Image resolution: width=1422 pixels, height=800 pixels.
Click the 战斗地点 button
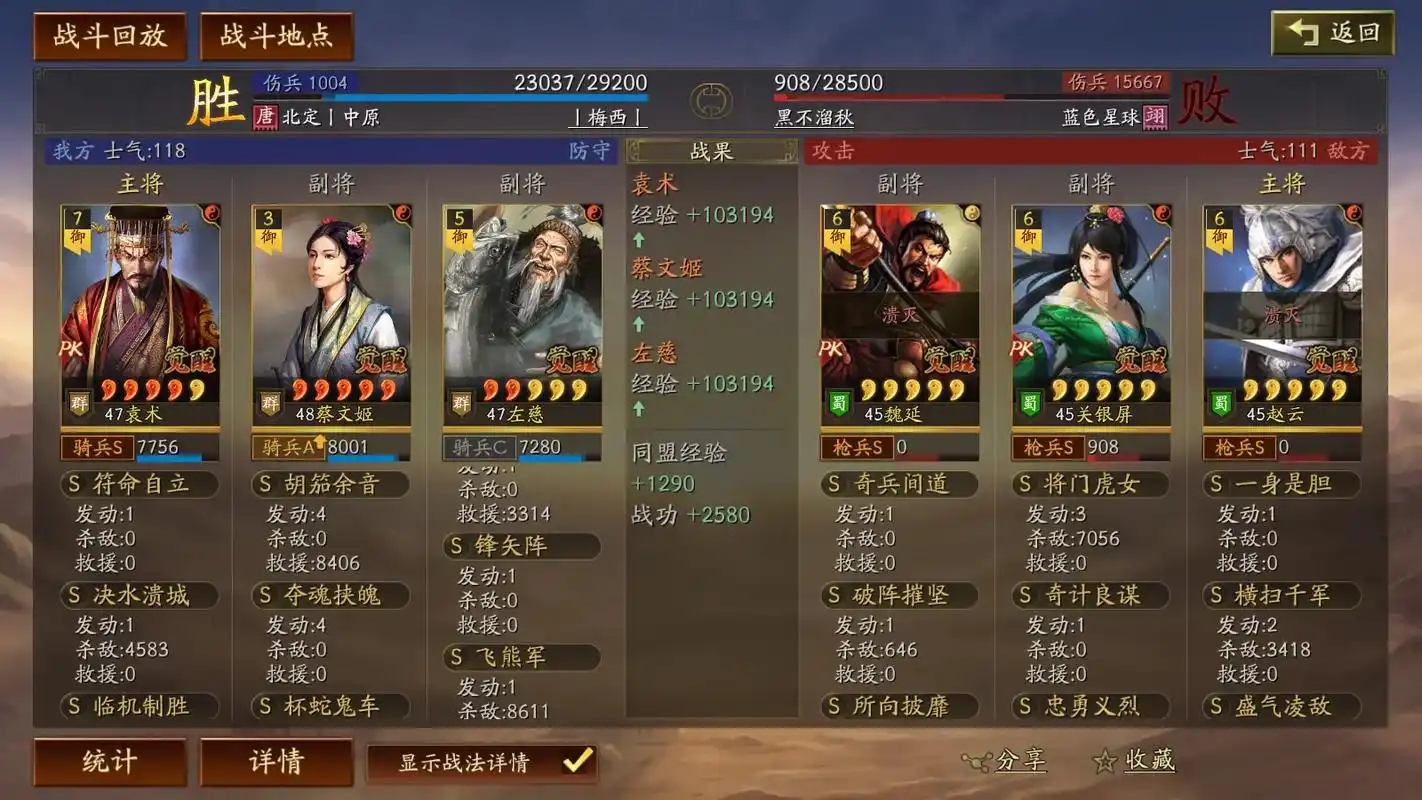tap(277, 33)
